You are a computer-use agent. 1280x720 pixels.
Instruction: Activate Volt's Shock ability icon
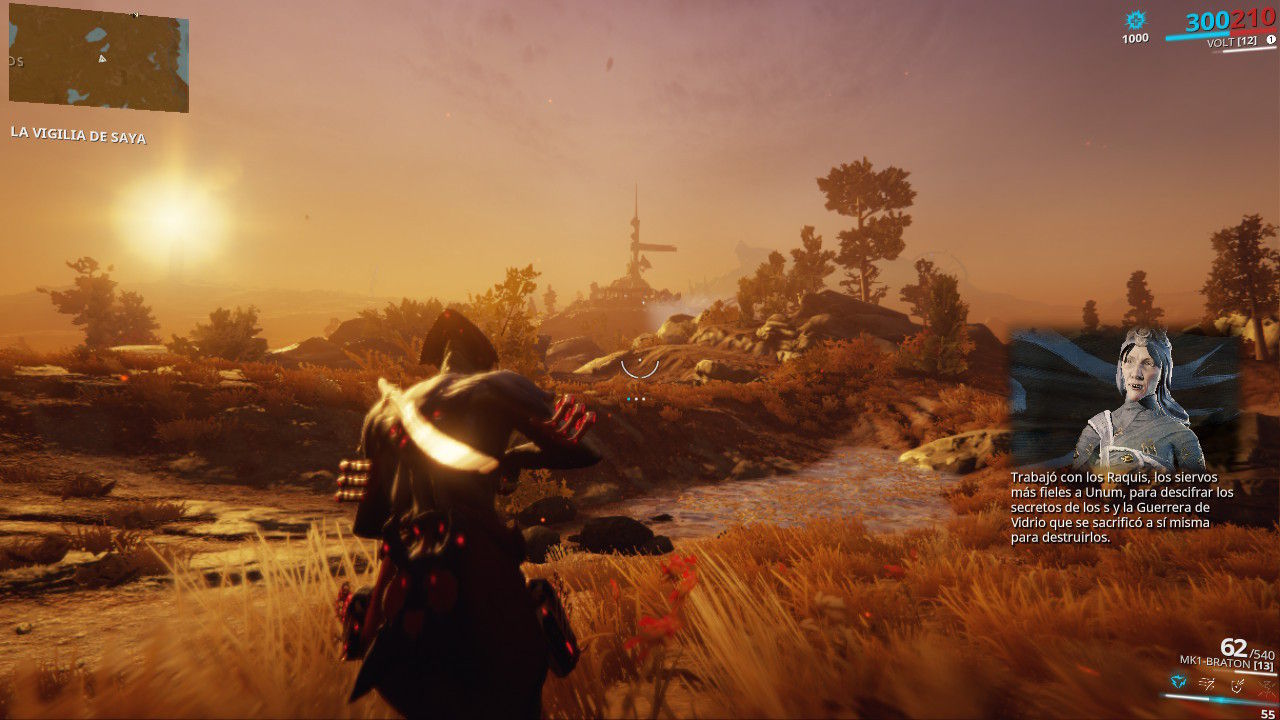(1180, 684)
